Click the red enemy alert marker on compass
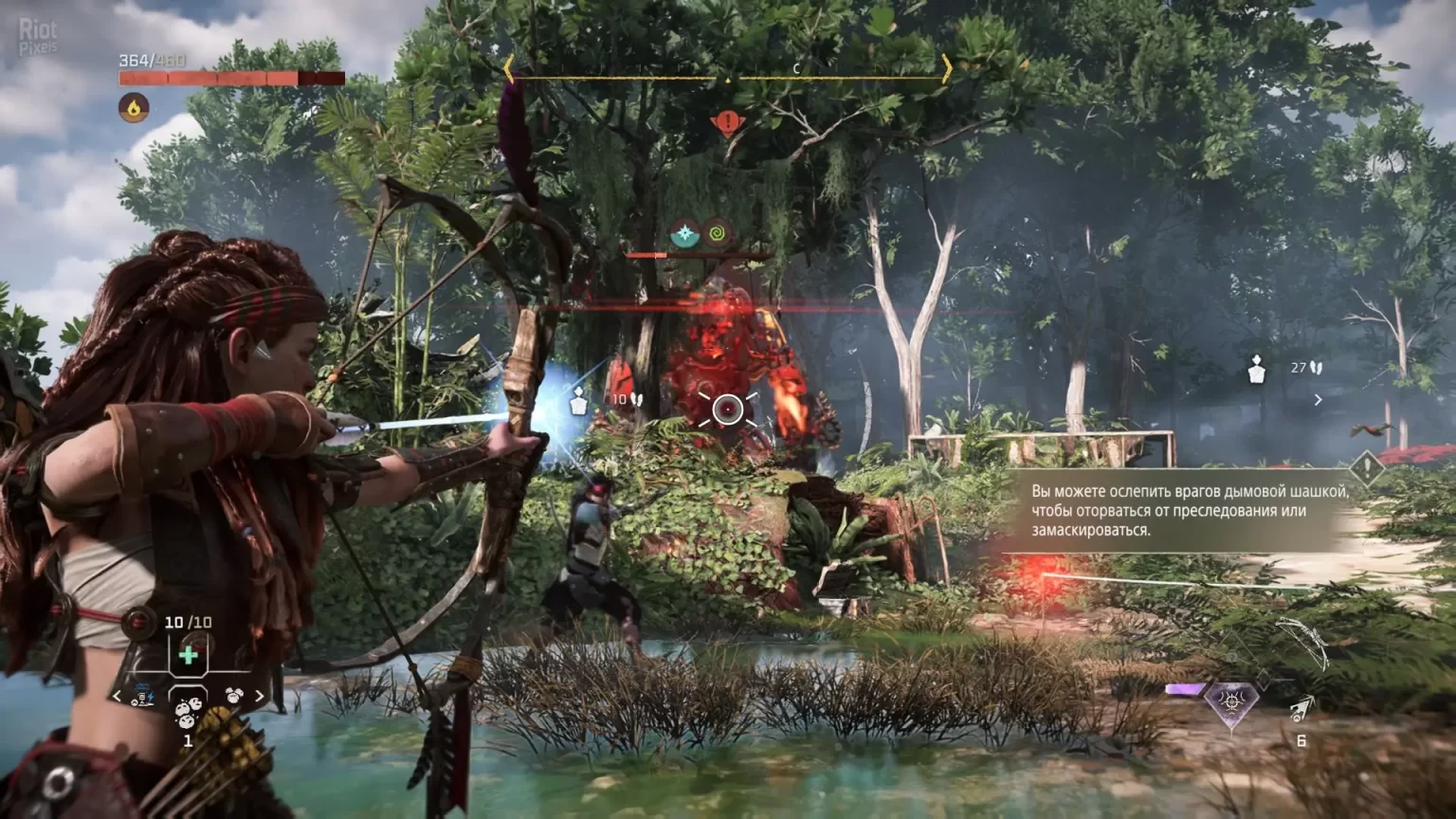1456x819 pixels. [727, 122]
